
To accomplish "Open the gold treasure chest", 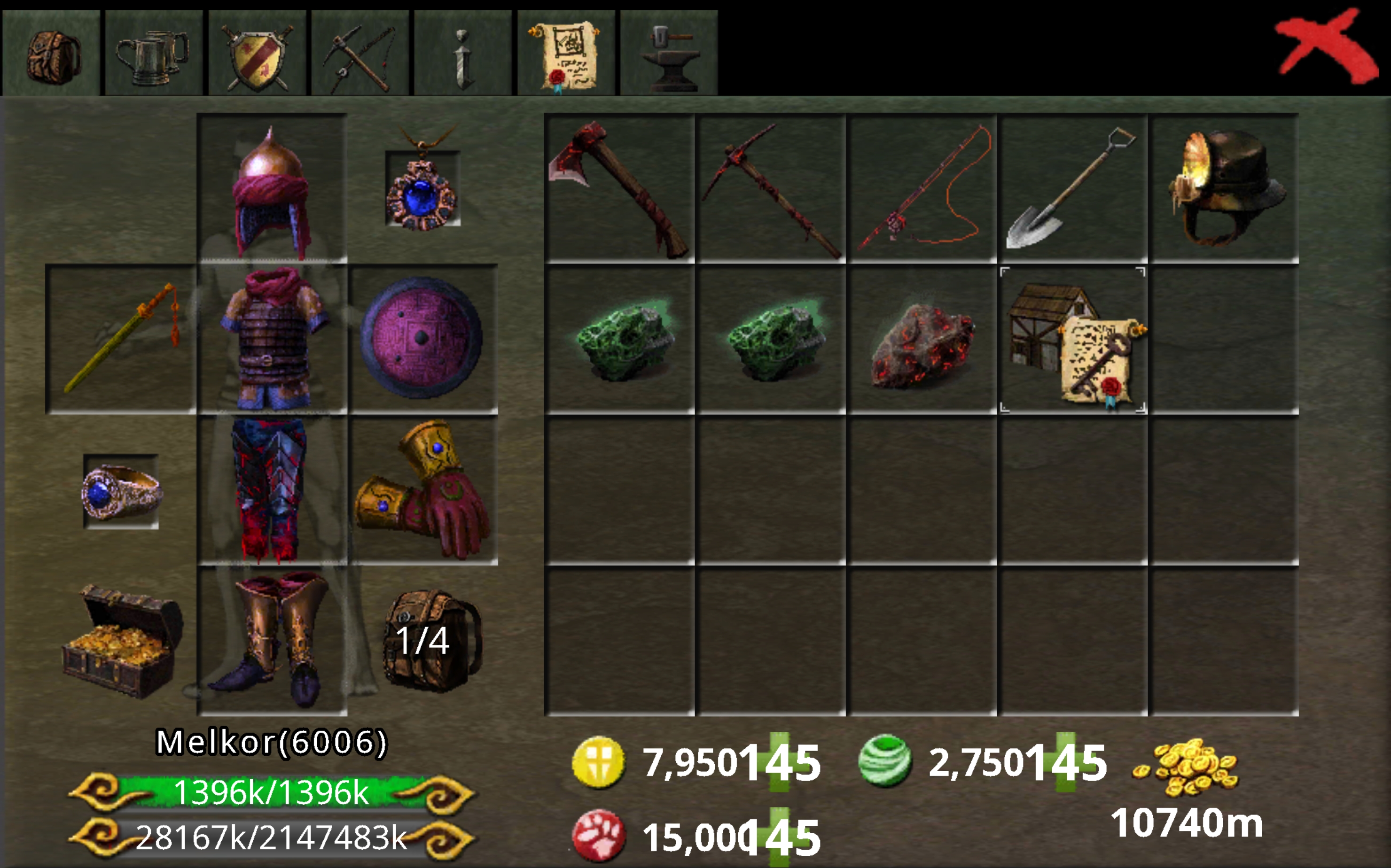I will tap(121, 640).
